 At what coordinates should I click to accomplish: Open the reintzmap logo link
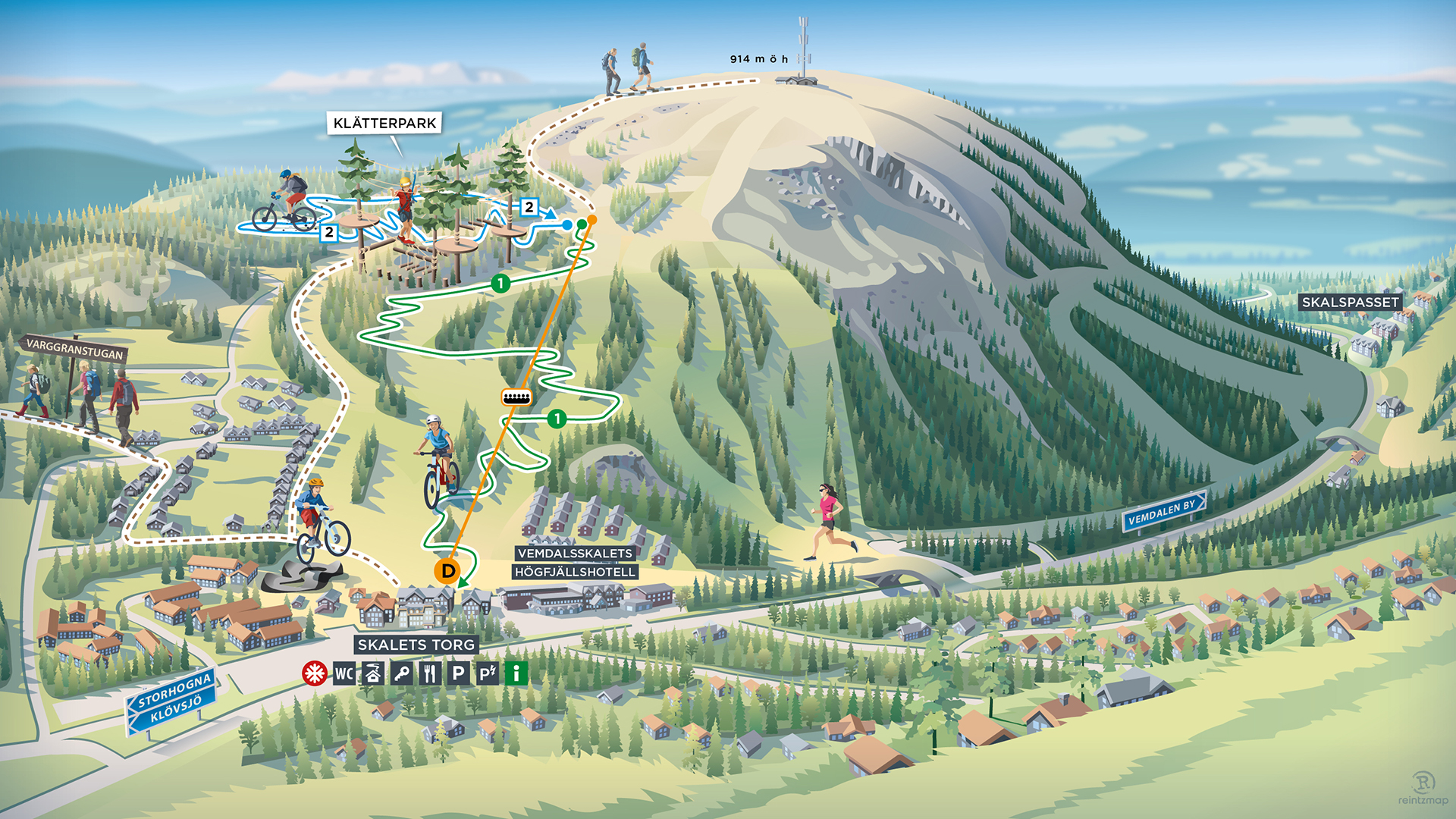coord(1423,789)
